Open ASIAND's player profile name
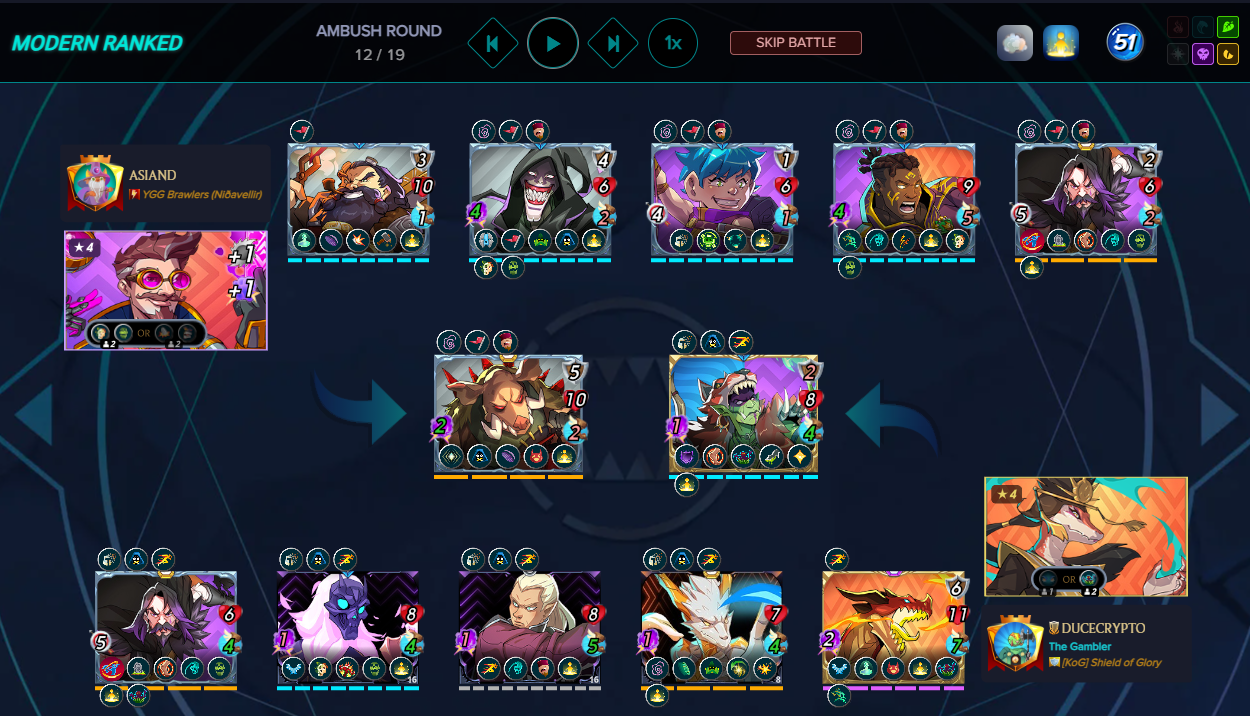 pyautogui.click(x=152, y=175)
